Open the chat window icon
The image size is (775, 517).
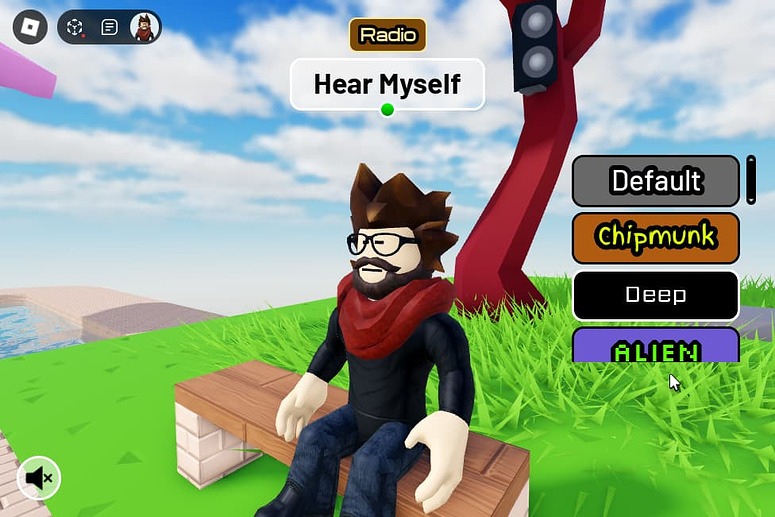point(110,27)
